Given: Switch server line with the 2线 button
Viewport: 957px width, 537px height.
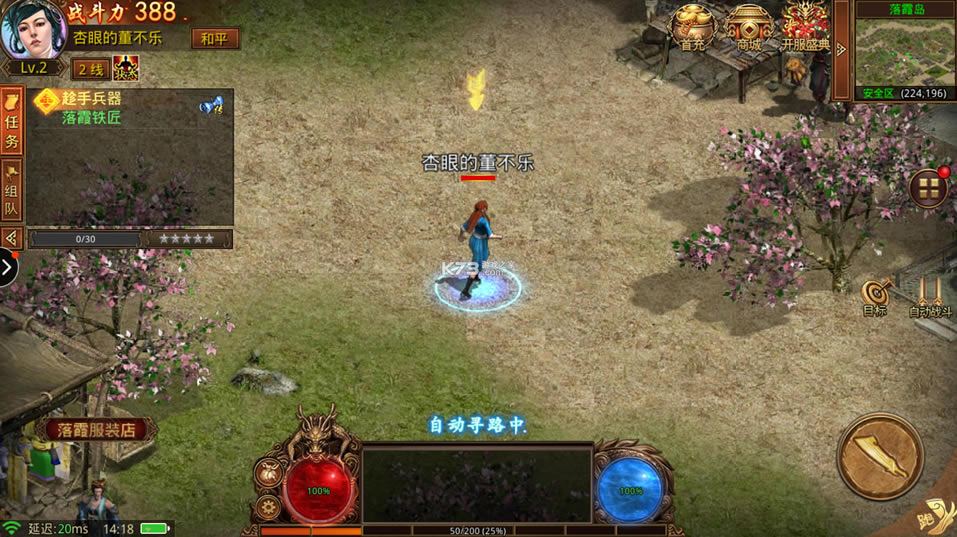Looking at the screenshot, I should (90, 69).
